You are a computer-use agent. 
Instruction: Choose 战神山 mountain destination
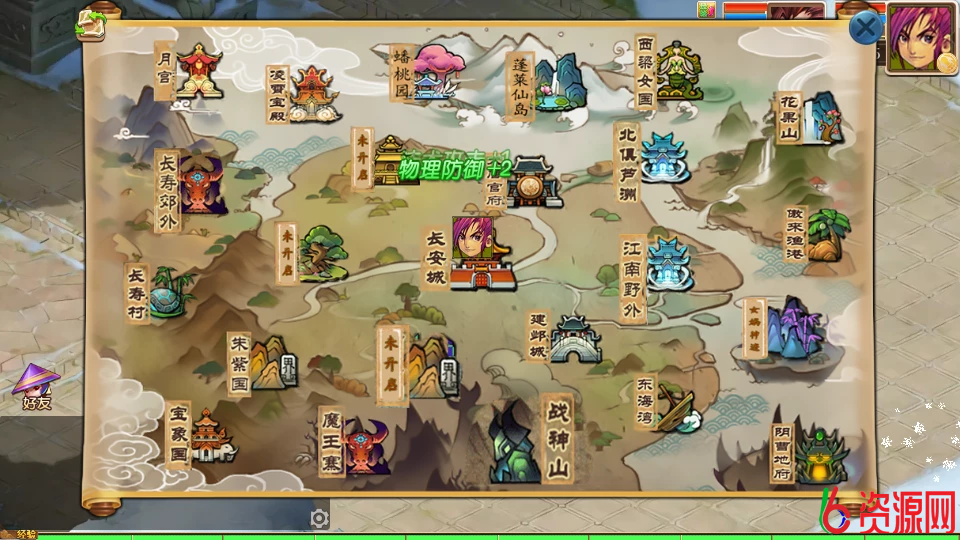pyautogui.click(x=517, y=440)
